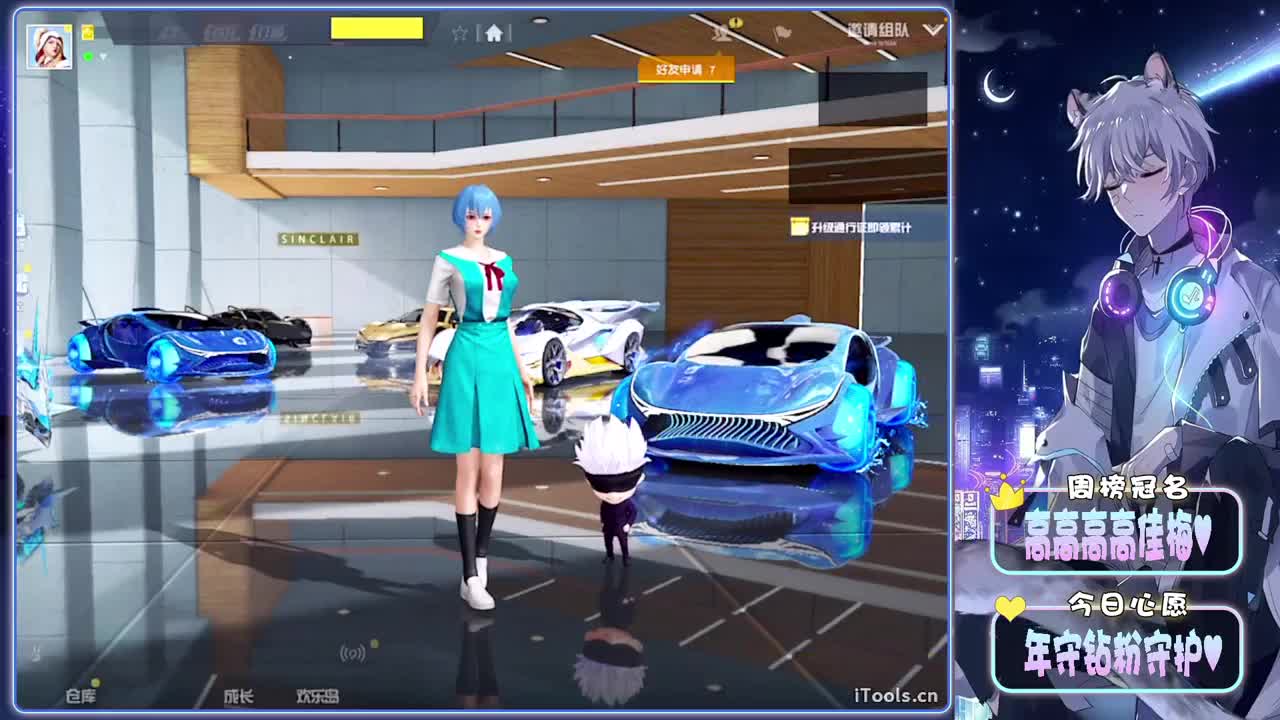
Task: Select the home lobby icon at top center
Action: (x=494, y=33)
